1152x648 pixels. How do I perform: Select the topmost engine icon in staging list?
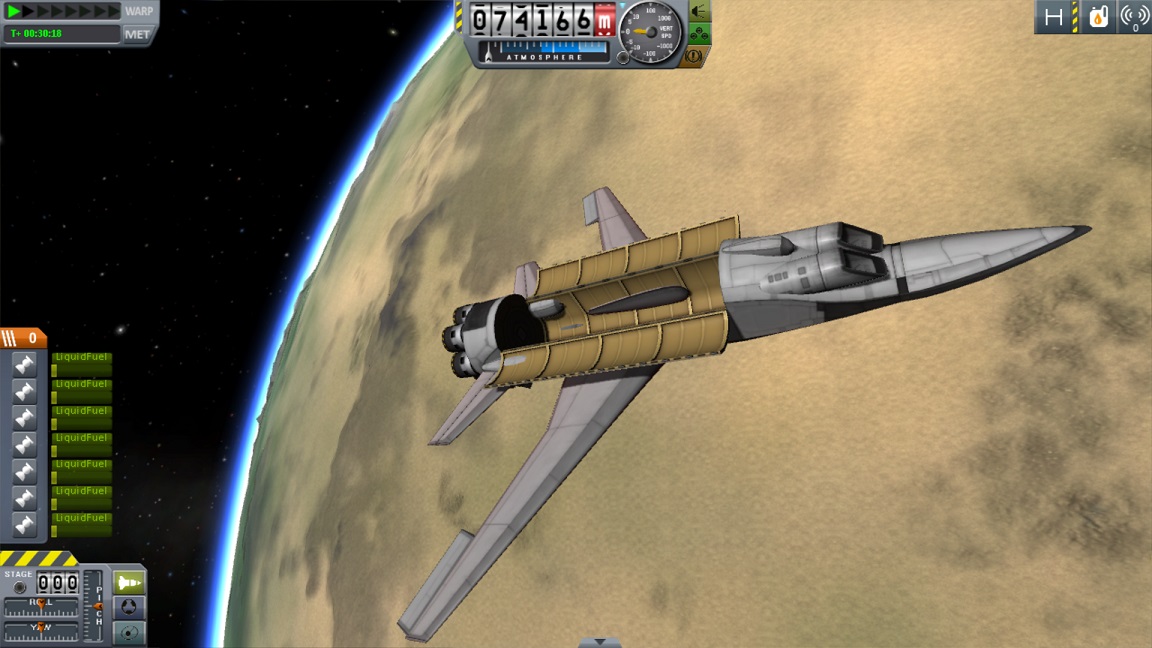click(x=24, y=364)
